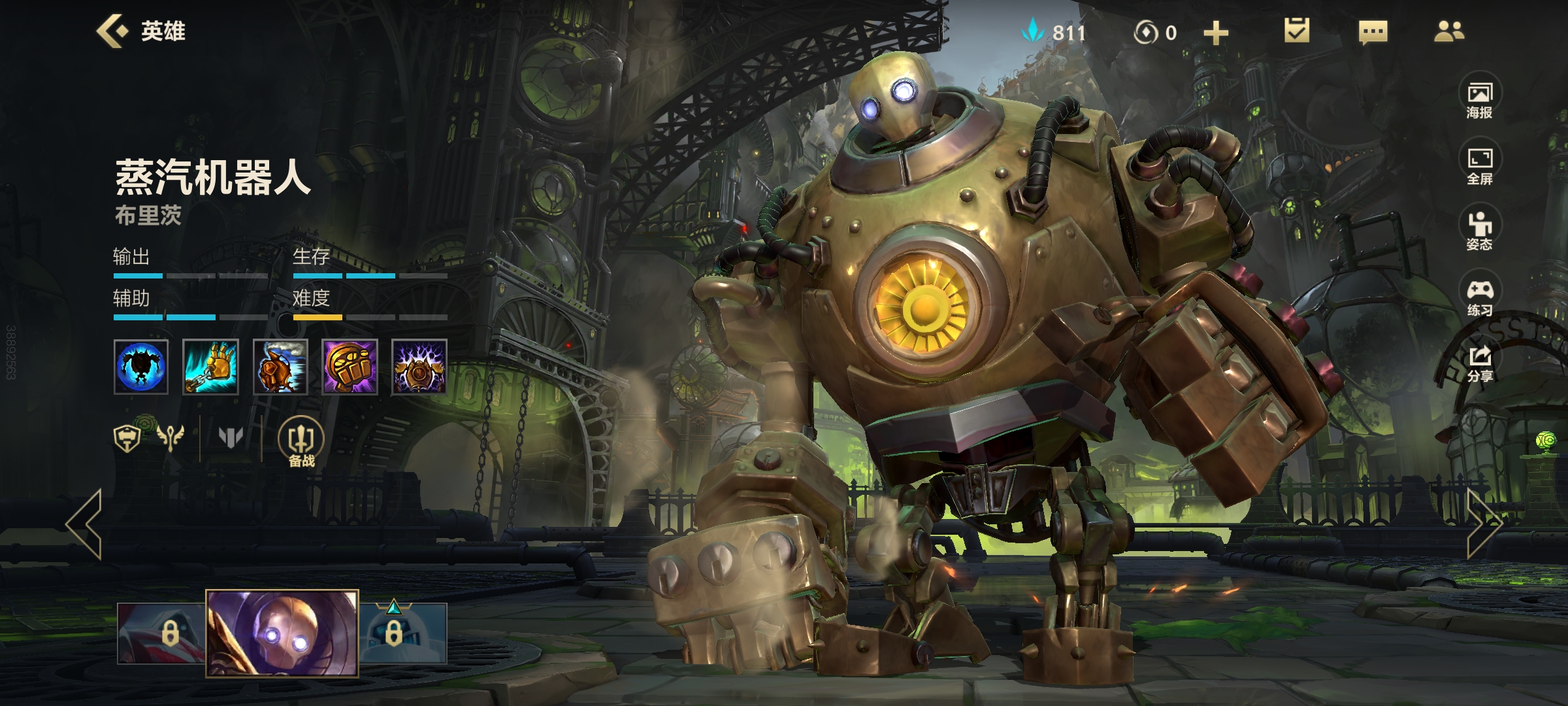1568x706 pixels.
Task: Select the Overdrive running robot ability icon
Action: click(280, 366)
